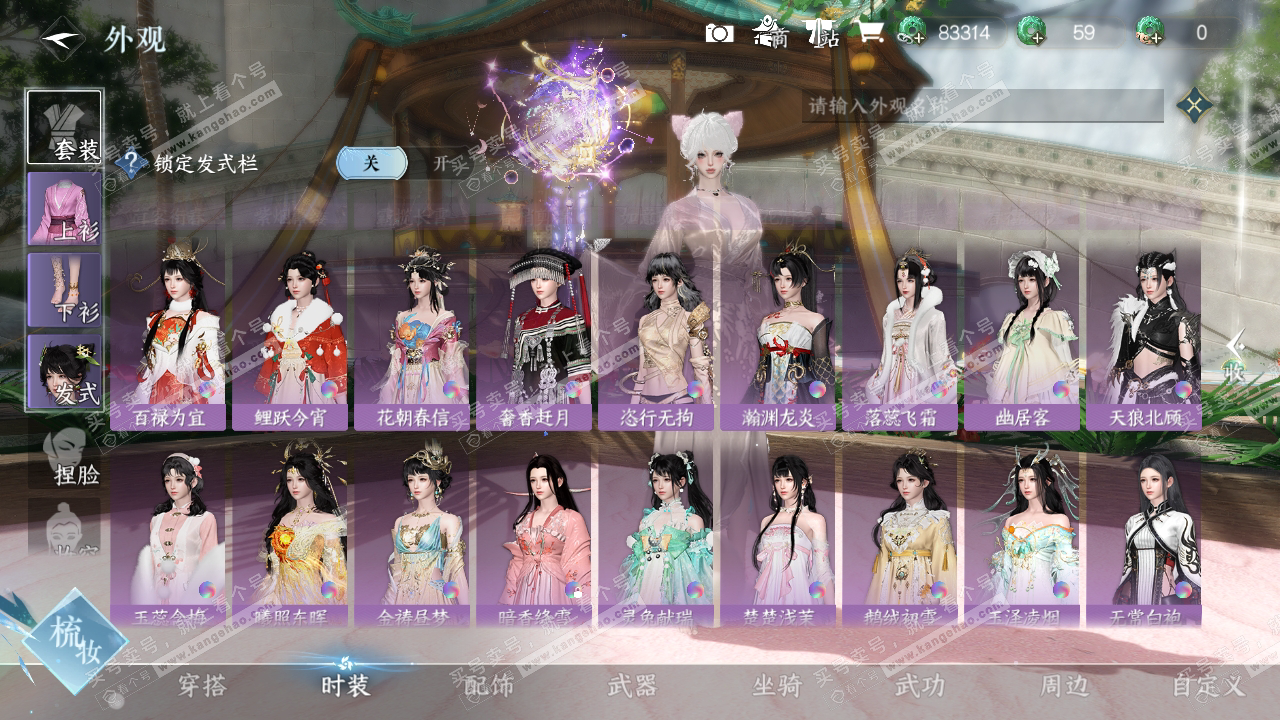Toggle hairstyle lock to 关
The height and width of the screenshot is (720, 1280).
coord(371,163)
